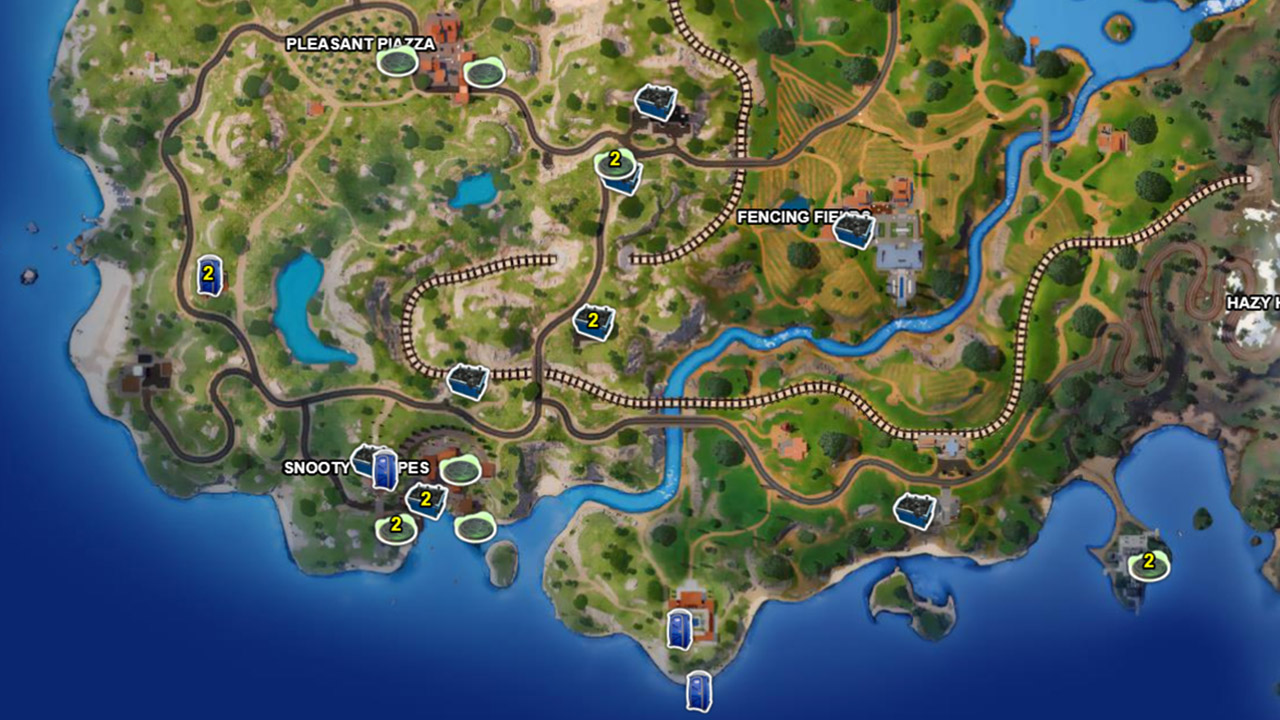Click the Snooty Steppes place name

(355, 465)
